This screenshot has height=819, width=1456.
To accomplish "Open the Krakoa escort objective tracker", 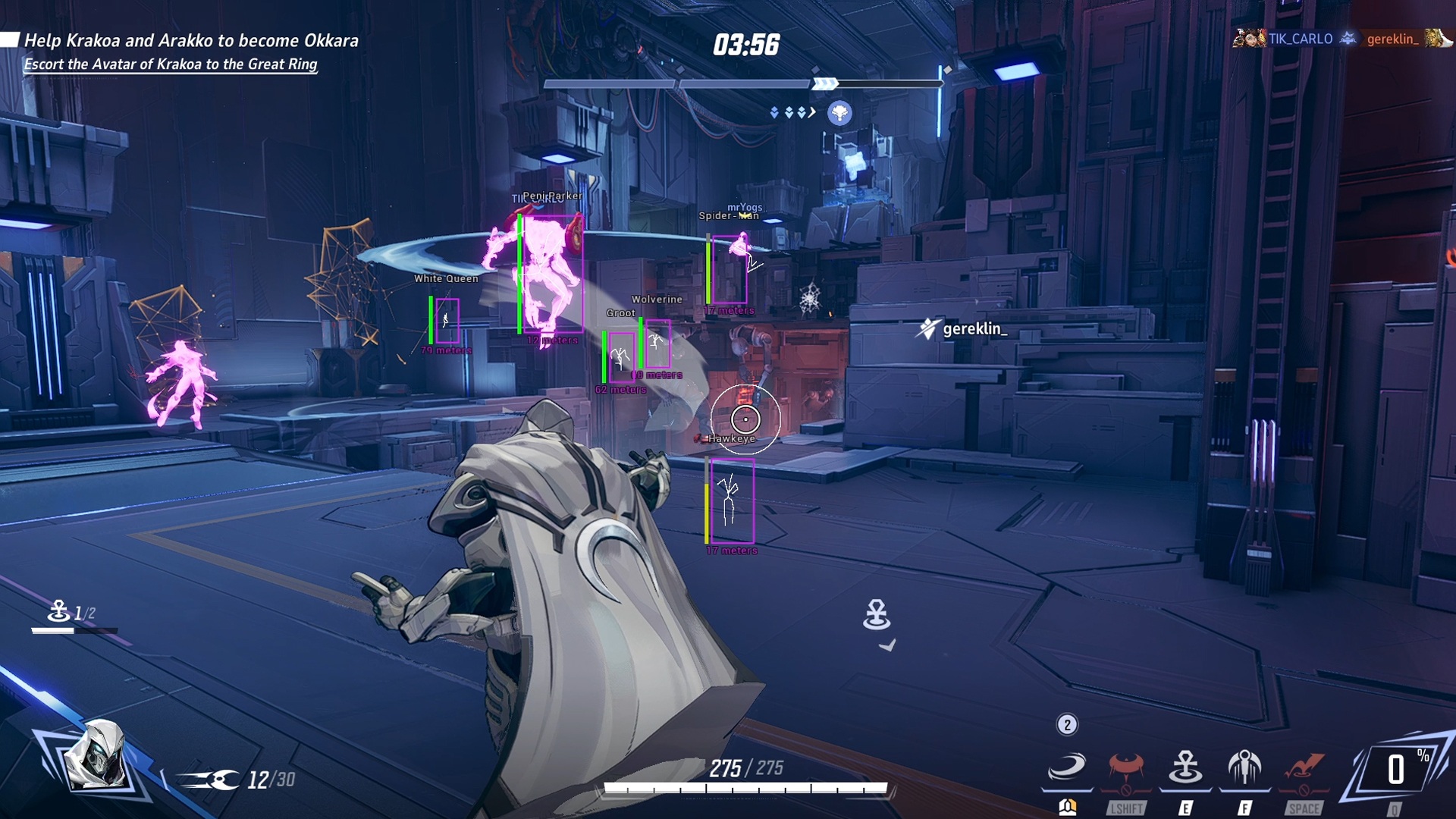I will [x=170, y=64].
